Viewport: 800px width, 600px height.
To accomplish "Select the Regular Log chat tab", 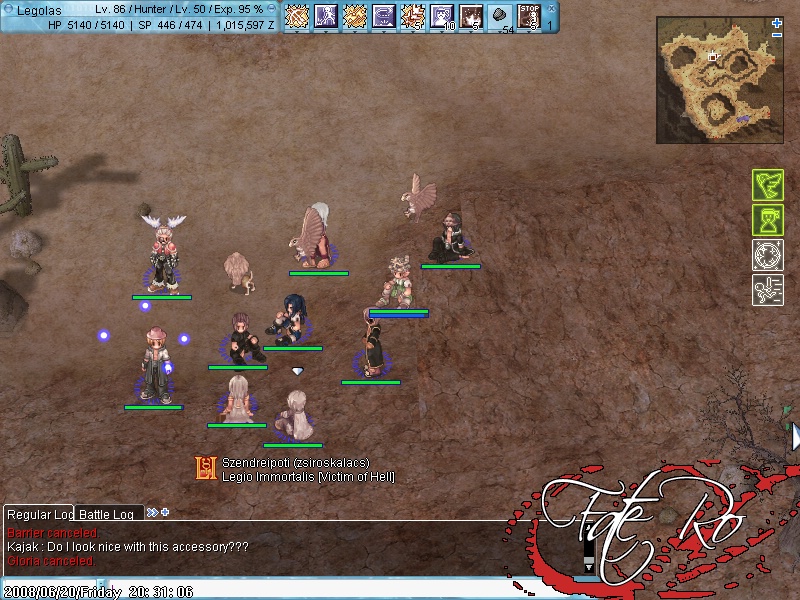I will [40, 514].
